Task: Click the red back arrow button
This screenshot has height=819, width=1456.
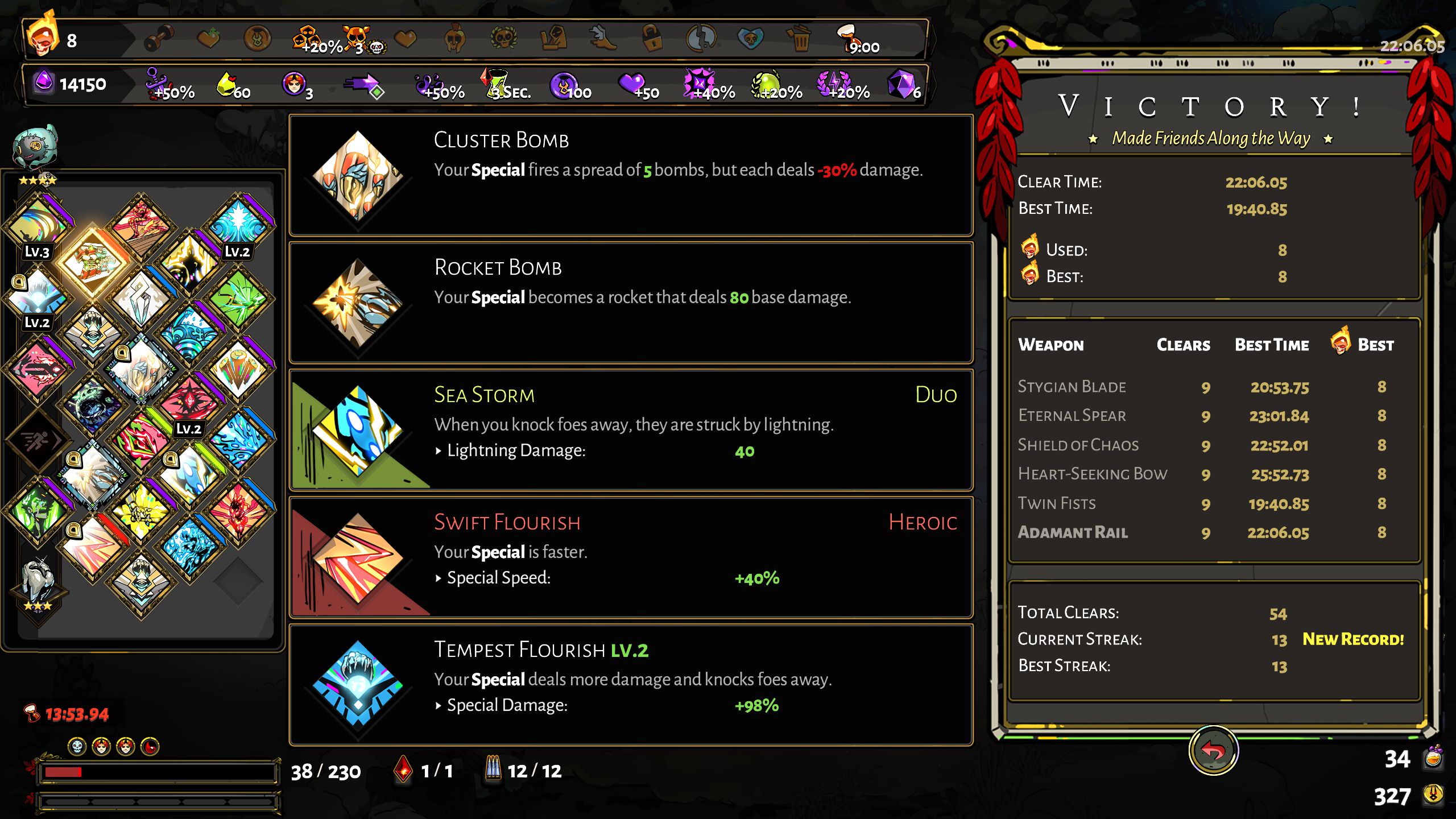Action: click(1213, 751)
